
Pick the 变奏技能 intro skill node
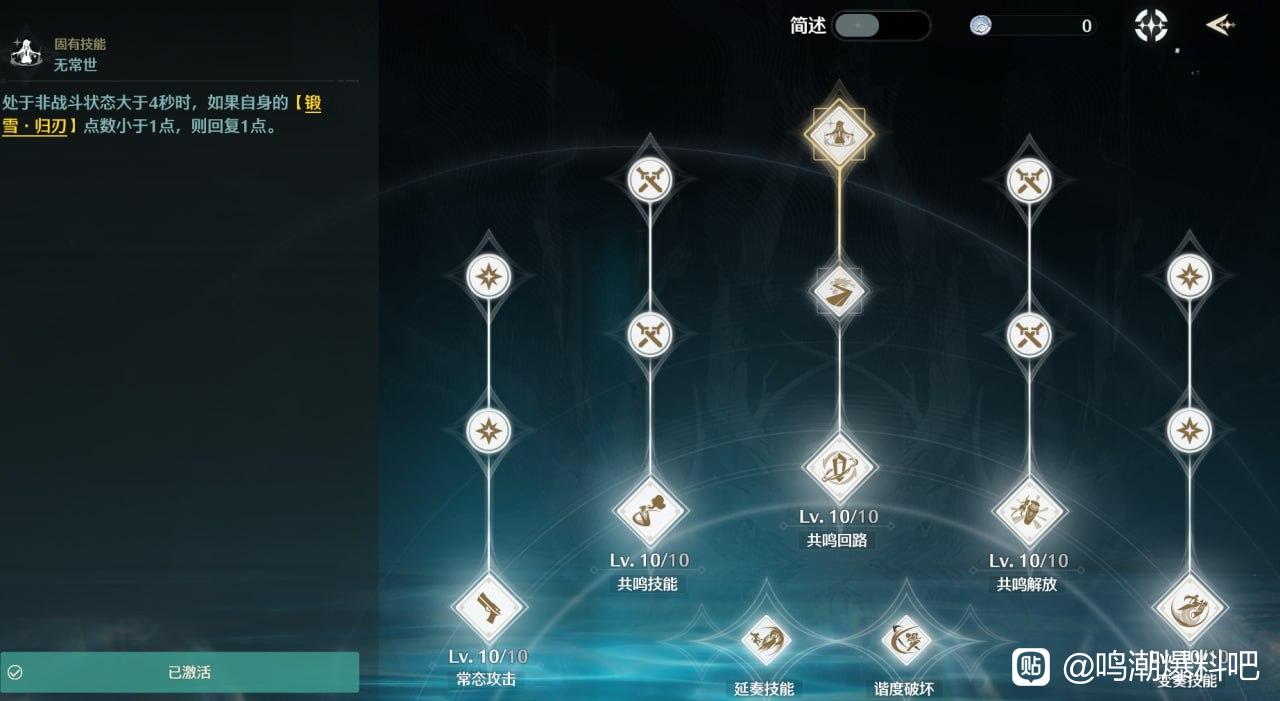pyautogui.click(x=1190, y=607)
